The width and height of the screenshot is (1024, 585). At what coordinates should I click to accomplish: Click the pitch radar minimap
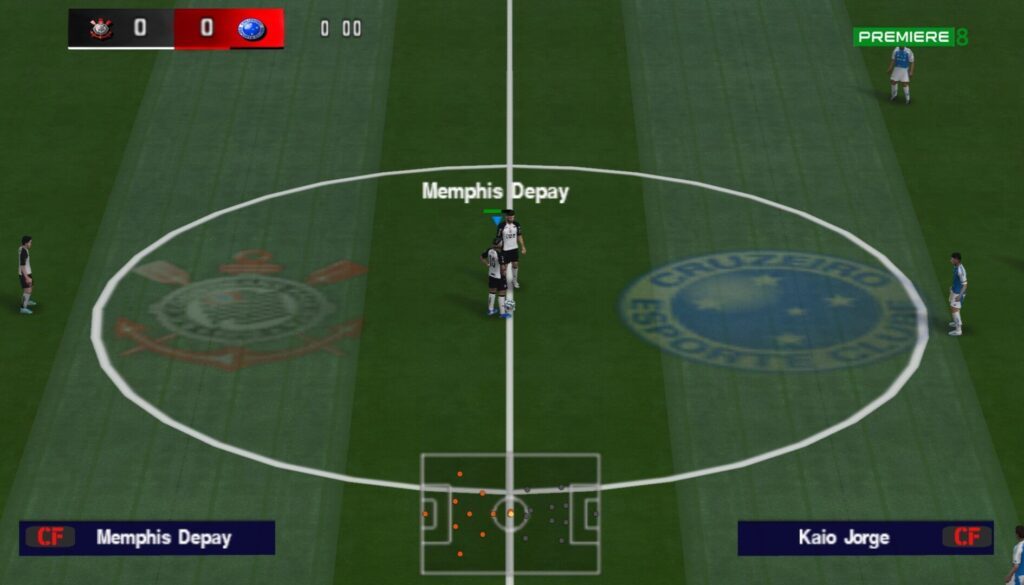click(510, 514)
